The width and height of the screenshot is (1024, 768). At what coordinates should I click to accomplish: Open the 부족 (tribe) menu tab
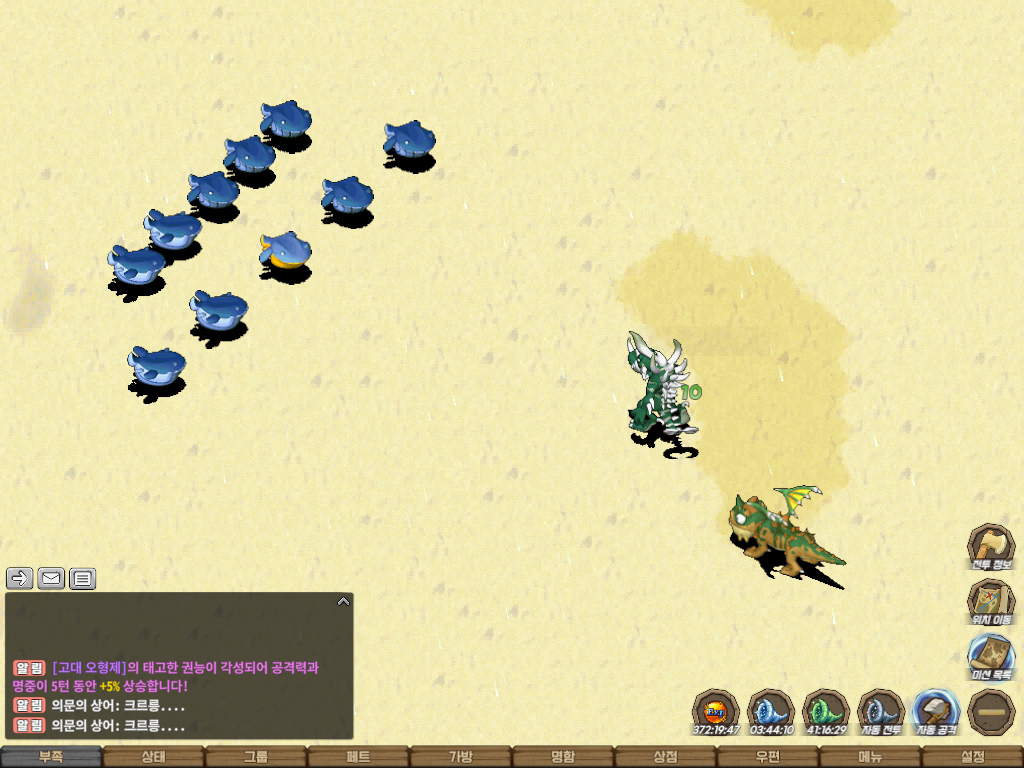coord(51,757)
